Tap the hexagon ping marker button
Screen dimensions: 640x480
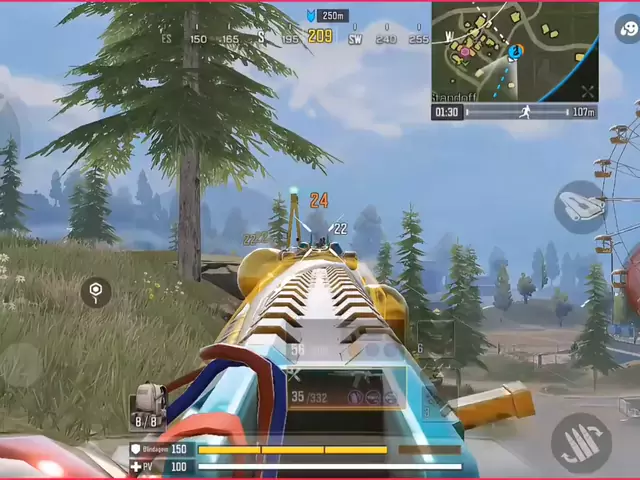point(95,292)
